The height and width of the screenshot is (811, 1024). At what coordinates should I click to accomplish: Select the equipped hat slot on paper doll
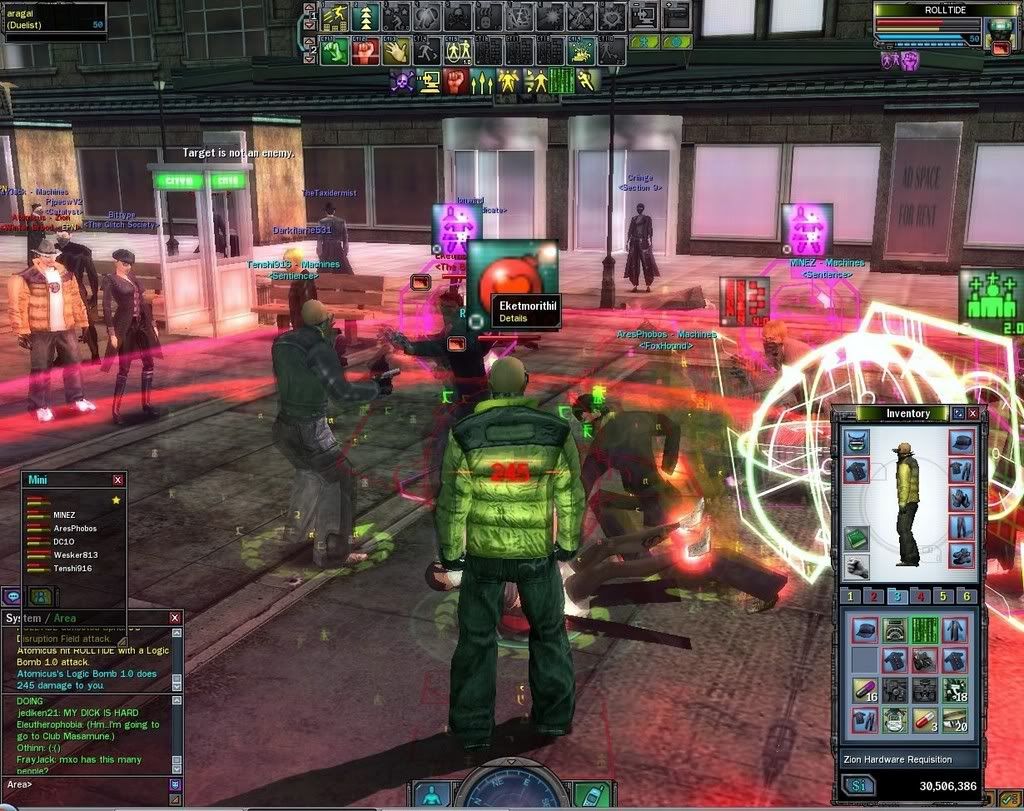tap(961, 441)
